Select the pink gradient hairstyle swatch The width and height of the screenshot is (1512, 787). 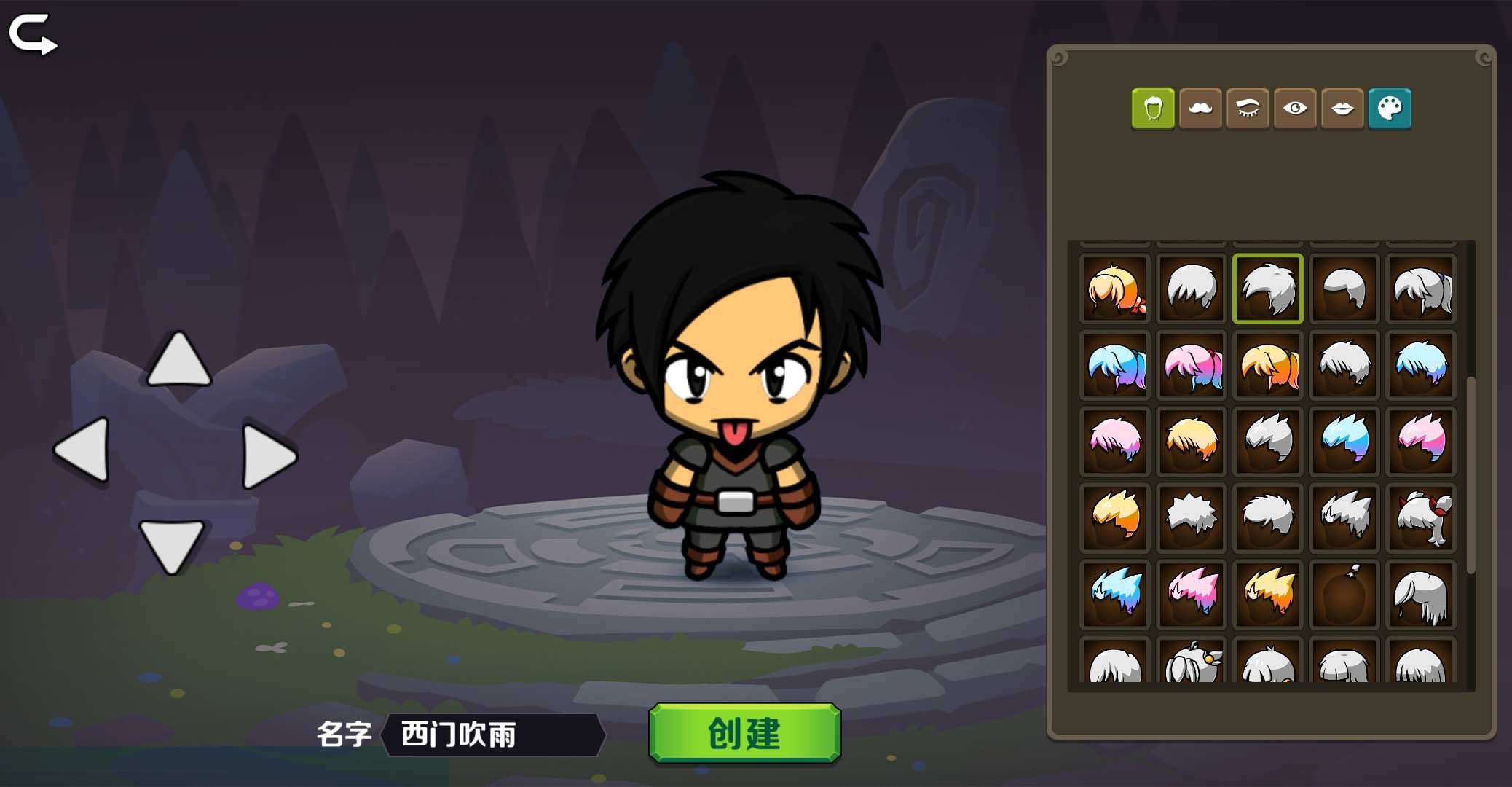[x=1192, y=364]
